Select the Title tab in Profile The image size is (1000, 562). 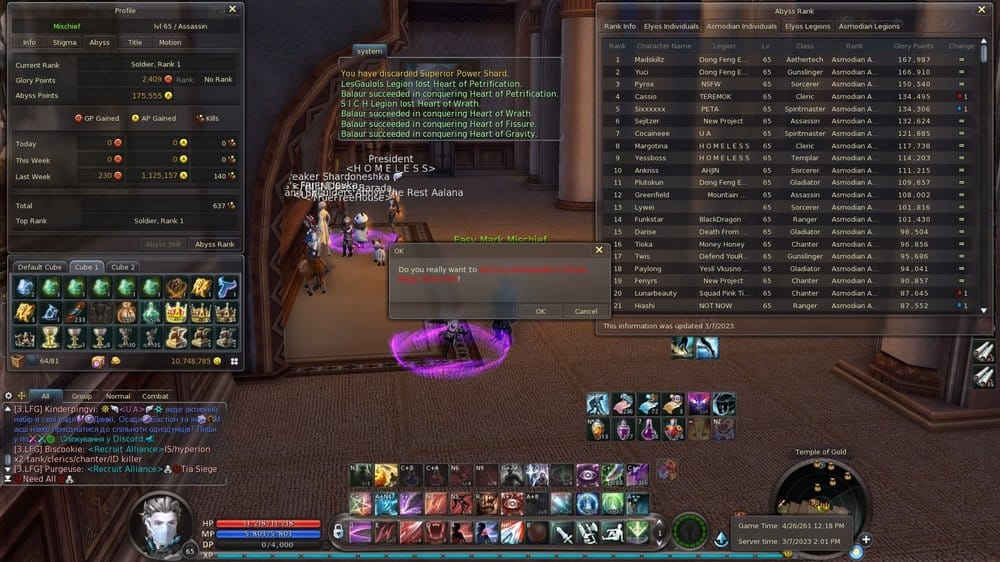[134, 43]
